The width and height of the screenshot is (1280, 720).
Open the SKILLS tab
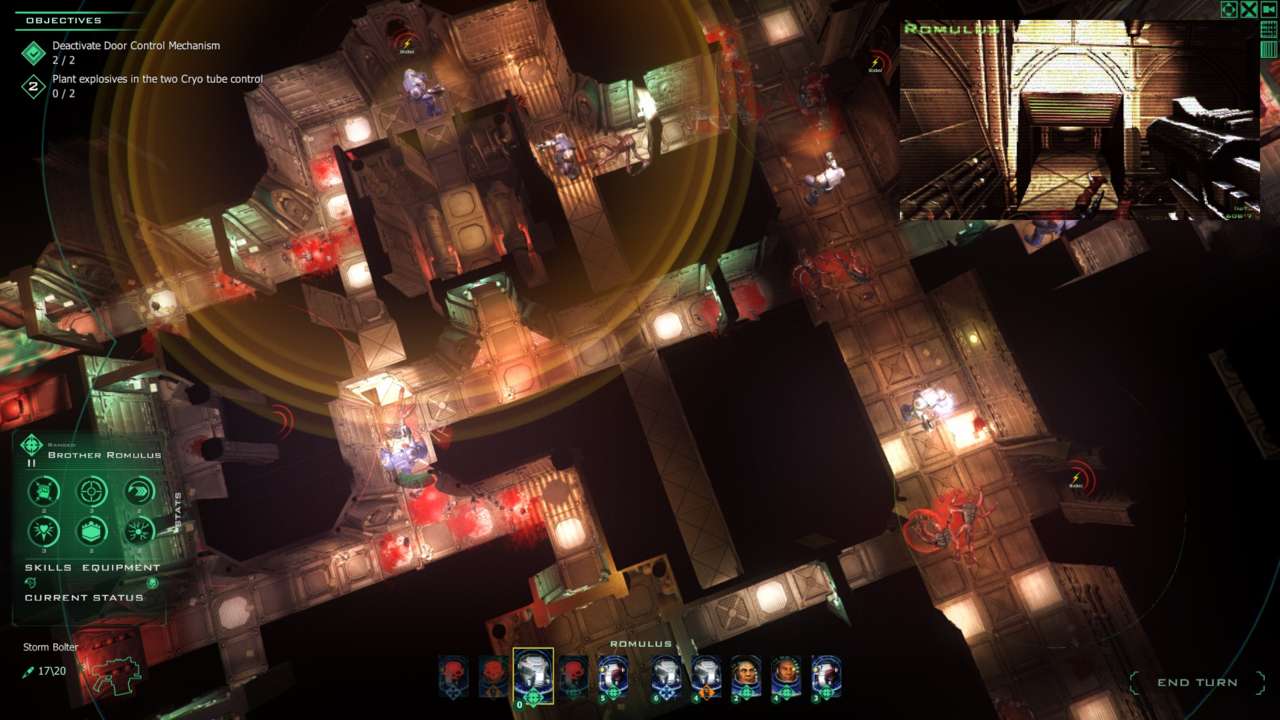(47, 566)
